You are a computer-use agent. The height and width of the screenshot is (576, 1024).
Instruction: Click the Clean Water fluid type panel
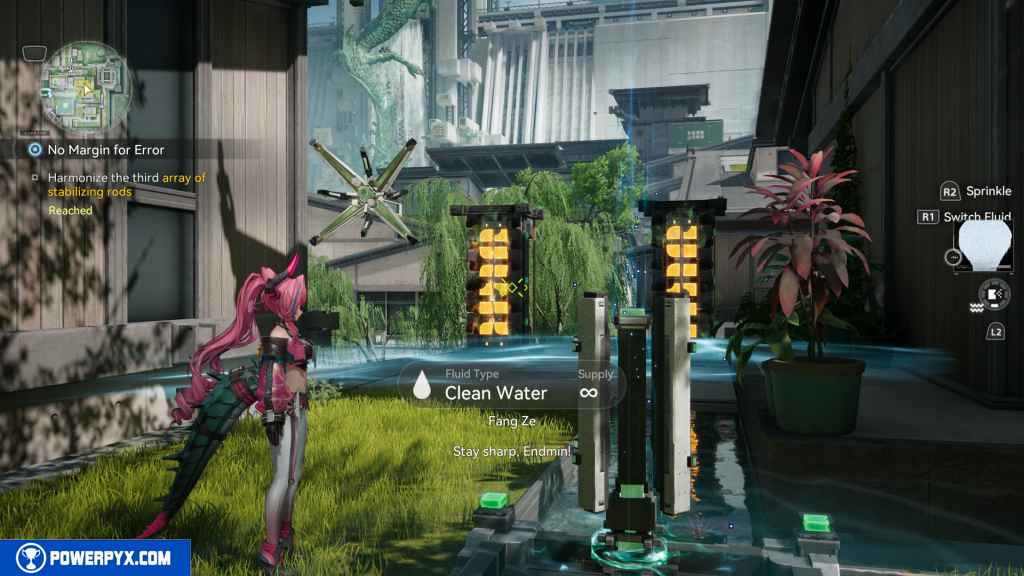[513, 385]
